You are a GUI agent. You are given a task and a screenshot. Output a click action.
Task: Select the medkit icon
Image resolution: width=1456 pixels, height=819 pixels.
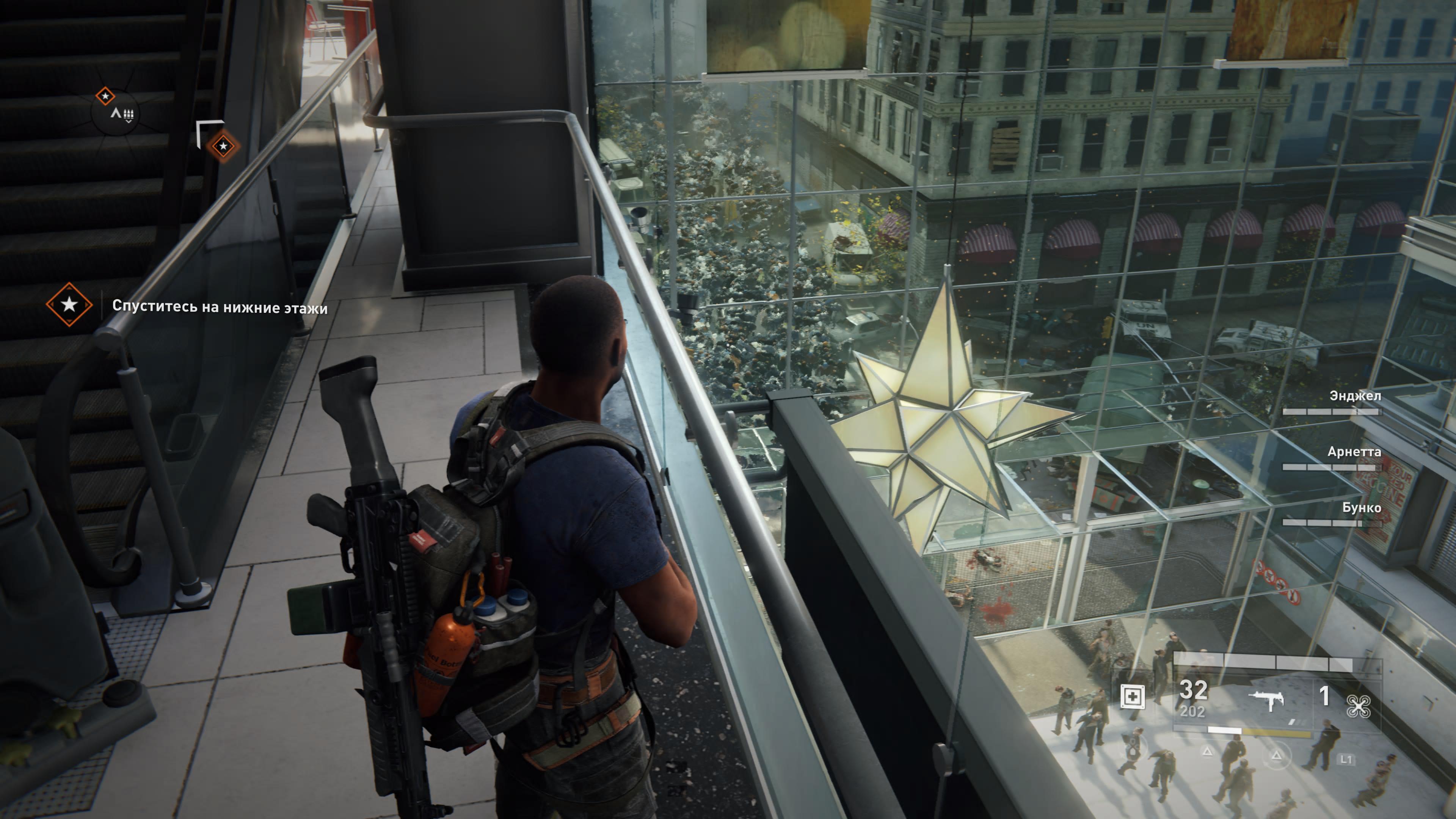click(1133, 697)
